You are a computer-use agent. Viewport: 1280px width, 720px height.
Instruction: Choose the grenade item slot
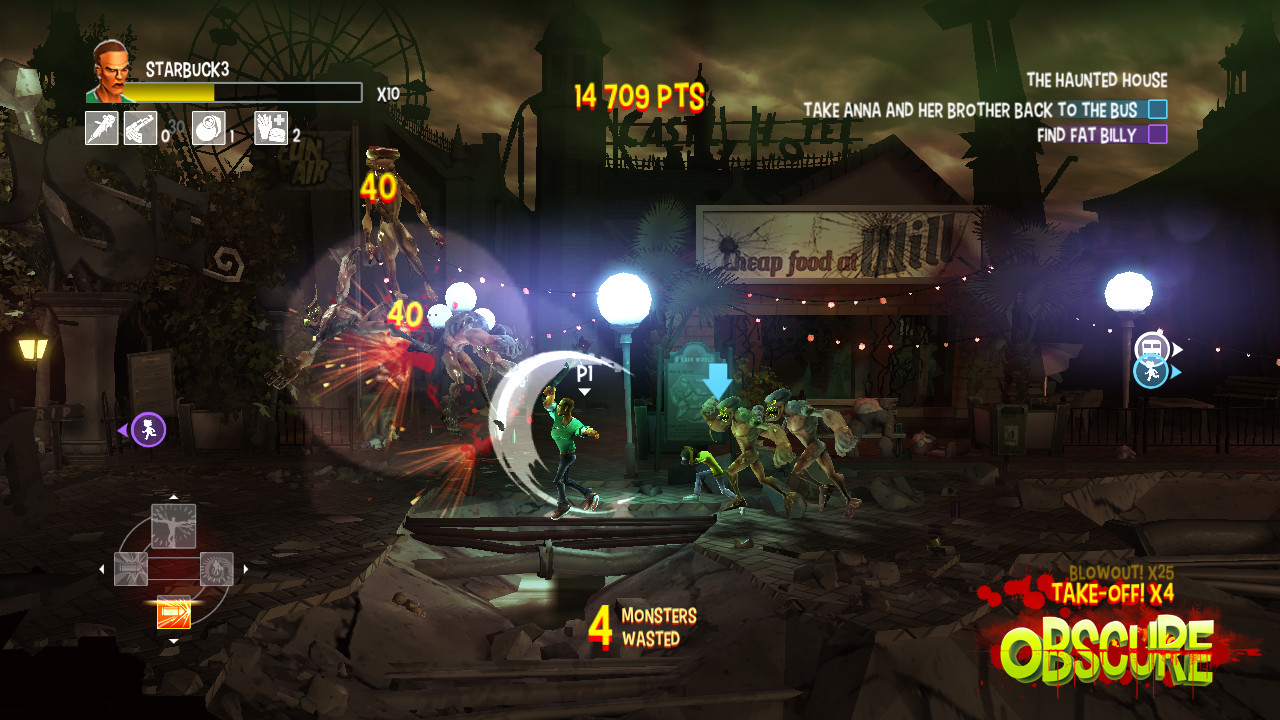pyautogui.click(x=208, y=128)
